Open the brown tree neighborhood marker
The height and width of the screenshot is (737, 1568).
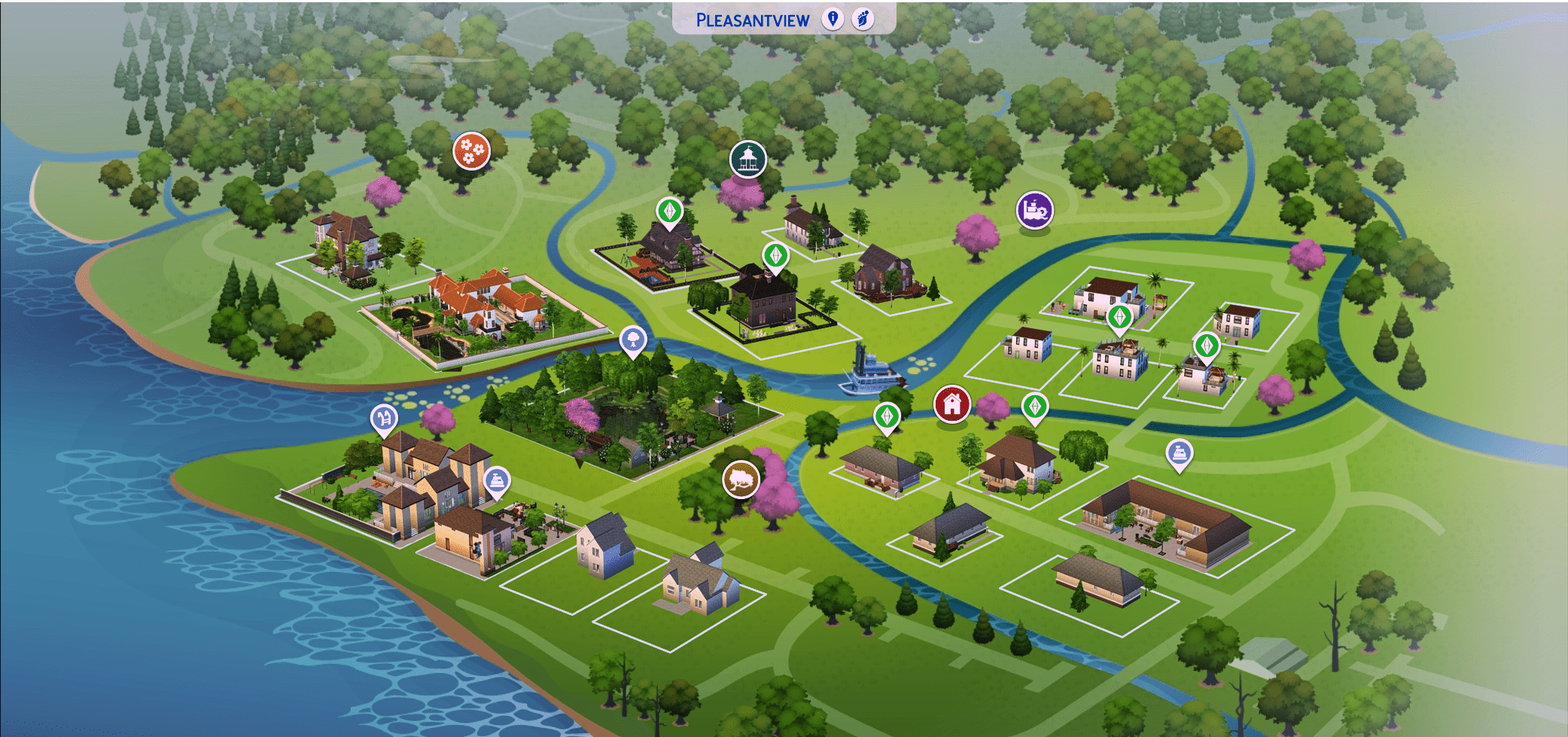741,479
